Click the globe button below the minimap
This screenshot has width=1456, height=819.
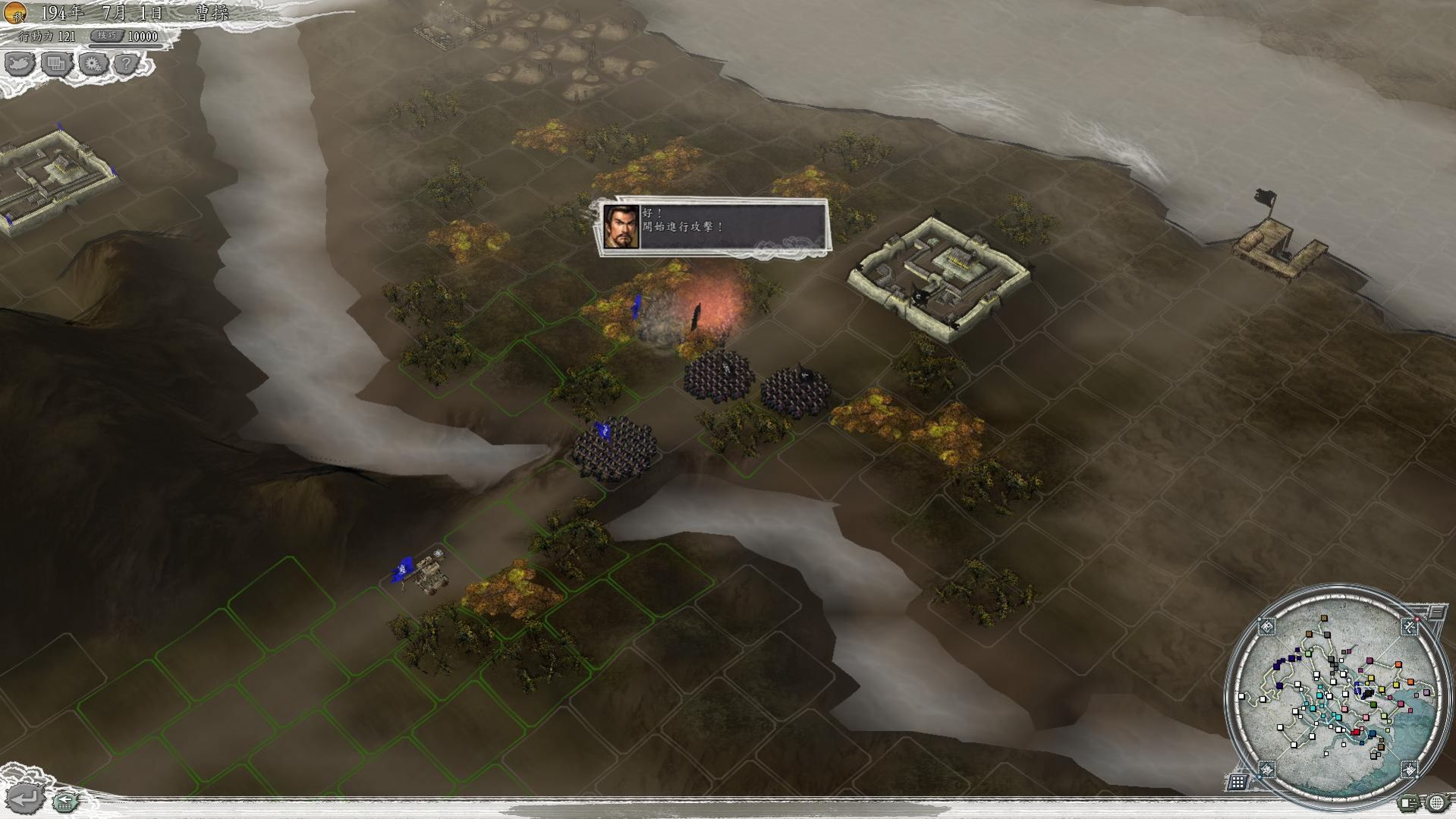pos(1436,802)
